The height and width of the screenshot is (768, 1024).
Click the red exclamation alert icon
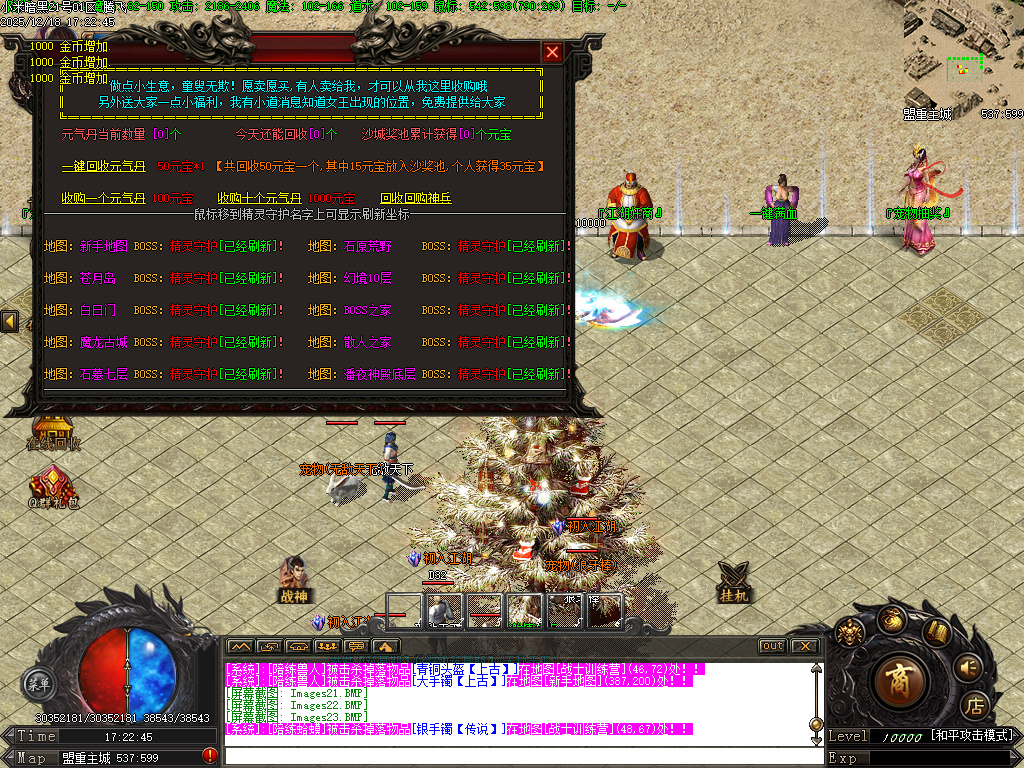[x=210, y=756]
